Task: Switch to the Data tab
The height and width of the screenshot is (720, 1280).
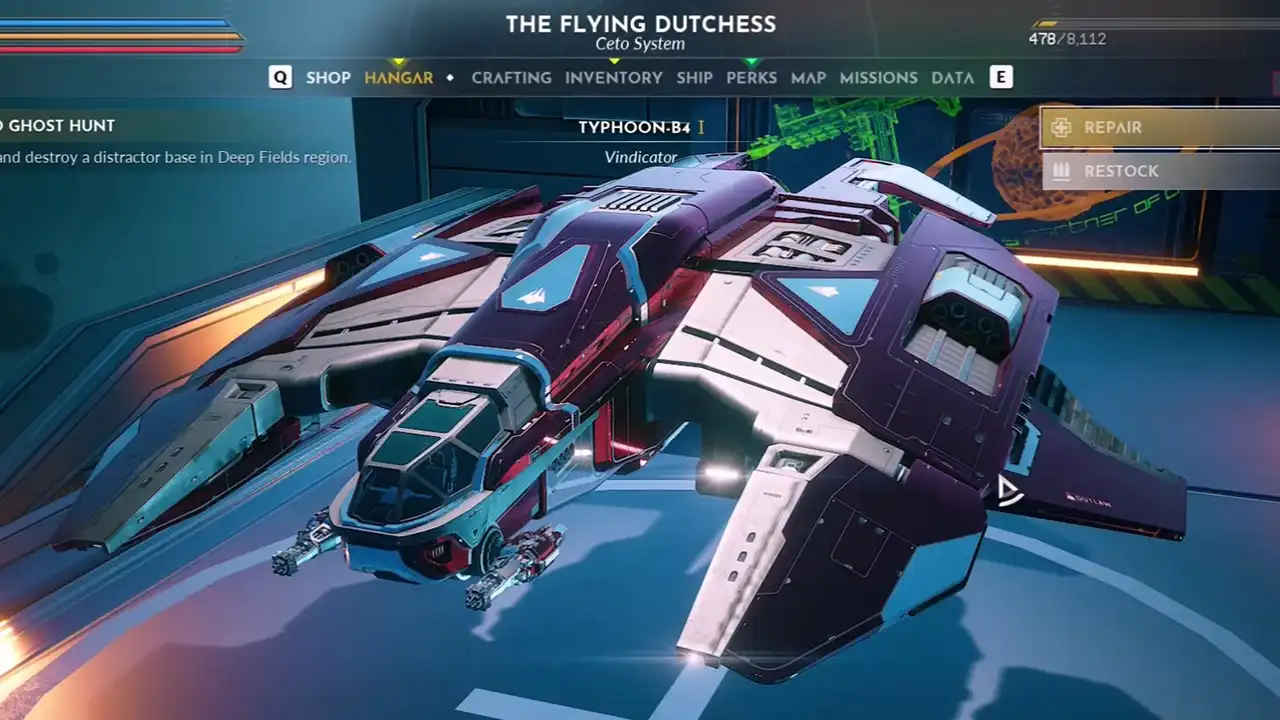Action: click(952, 78)
